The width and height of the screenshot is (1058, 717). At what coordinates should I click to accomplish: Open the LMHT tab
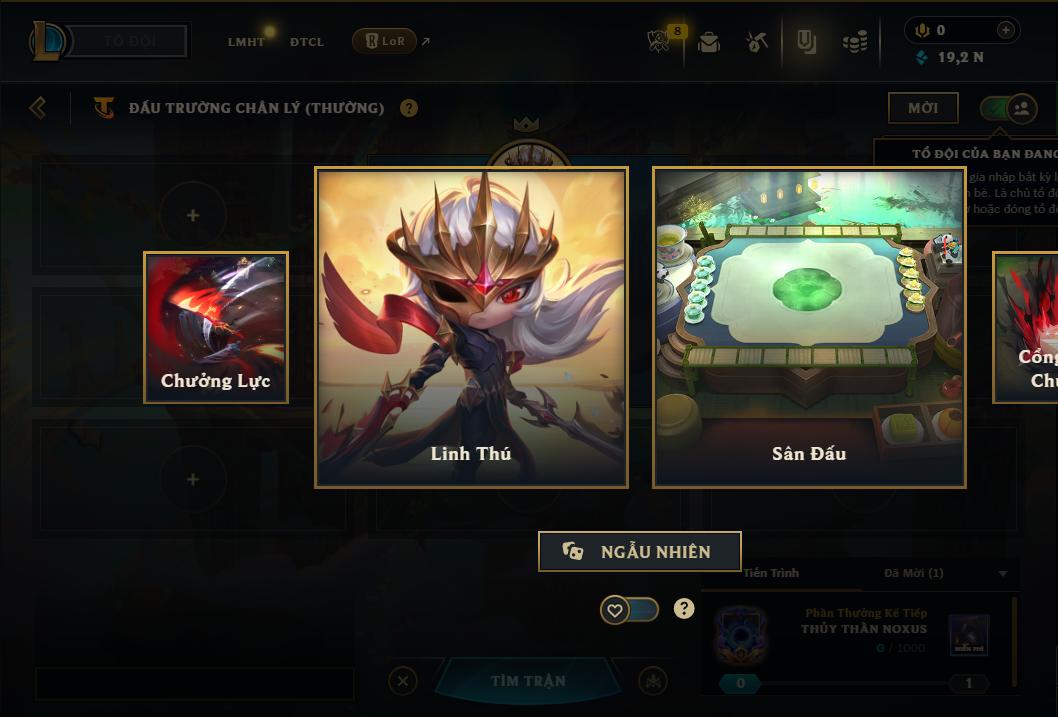(246, 42)
